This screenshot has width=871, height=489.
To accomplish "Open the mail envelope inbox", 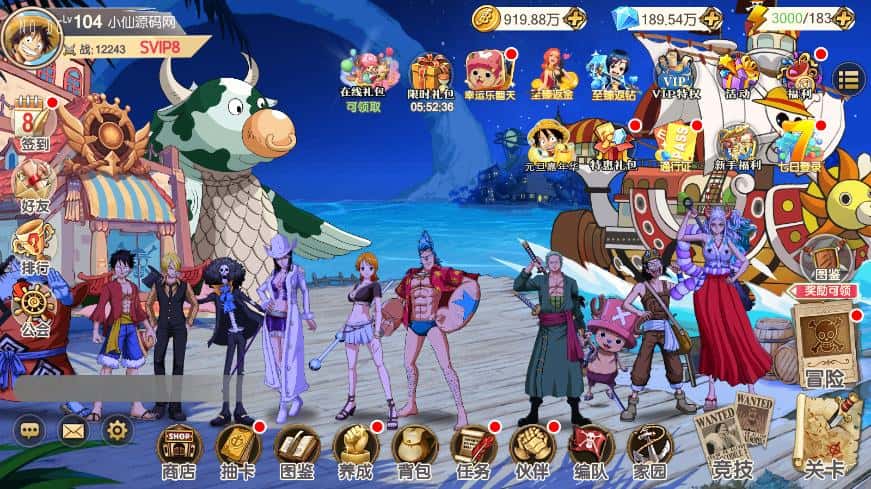I will (x=73, y=431).
